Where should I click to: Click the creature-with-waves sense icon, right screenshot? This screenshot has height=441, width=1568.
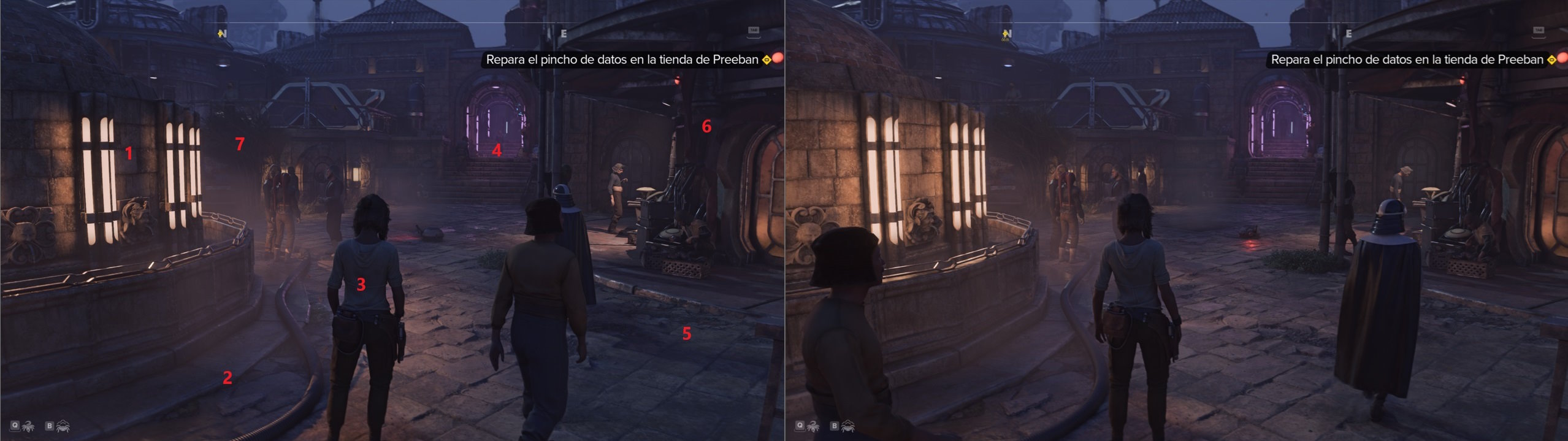click(x=847, y=426)
